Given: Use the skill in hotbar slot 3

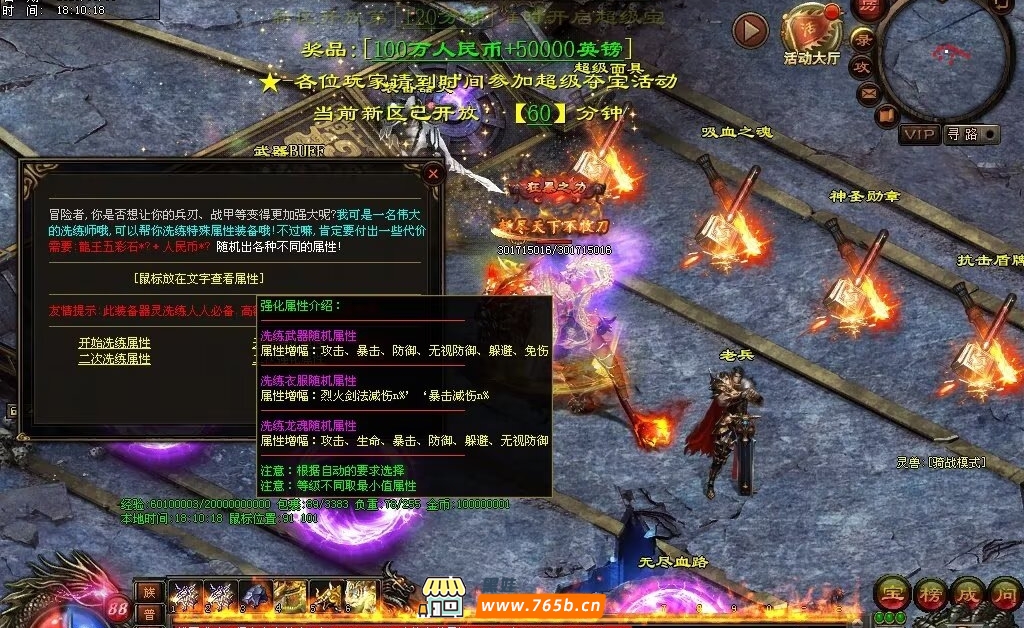Looking at the screenshot, I should coord(254,595).
